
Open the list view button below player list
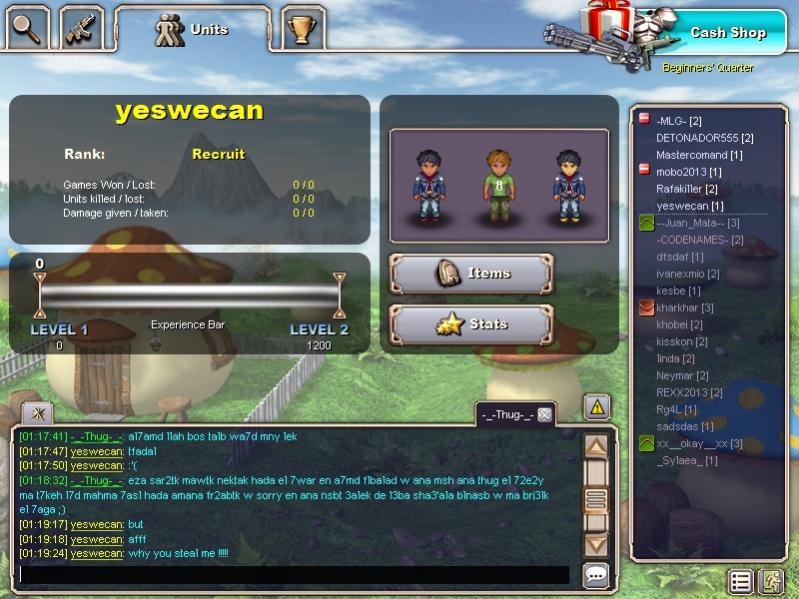(740, 581)
